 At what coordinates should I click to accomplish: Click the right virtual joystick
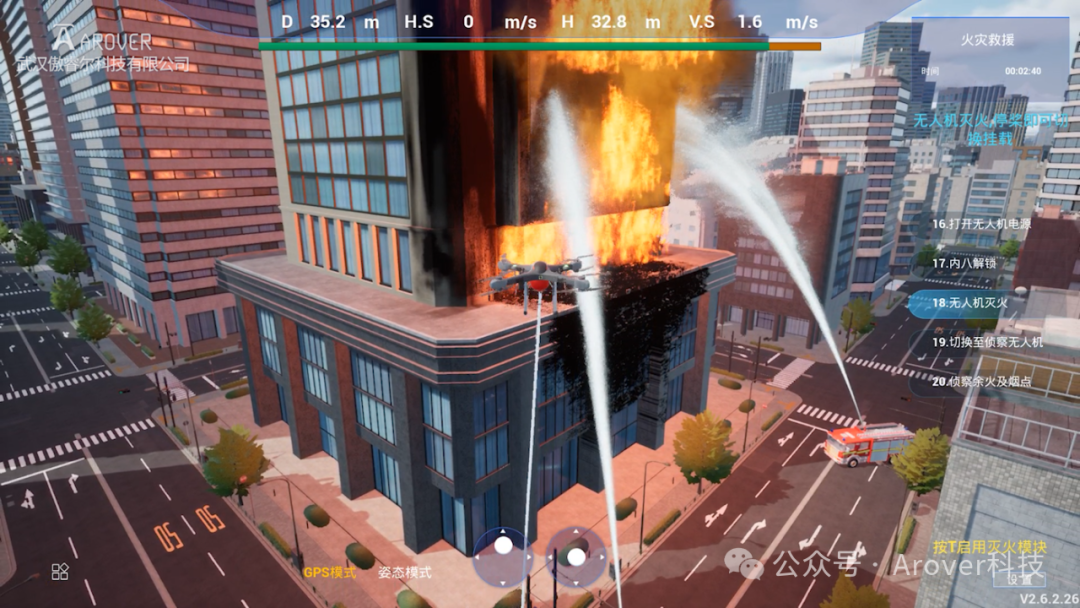(x=576, y=555)
